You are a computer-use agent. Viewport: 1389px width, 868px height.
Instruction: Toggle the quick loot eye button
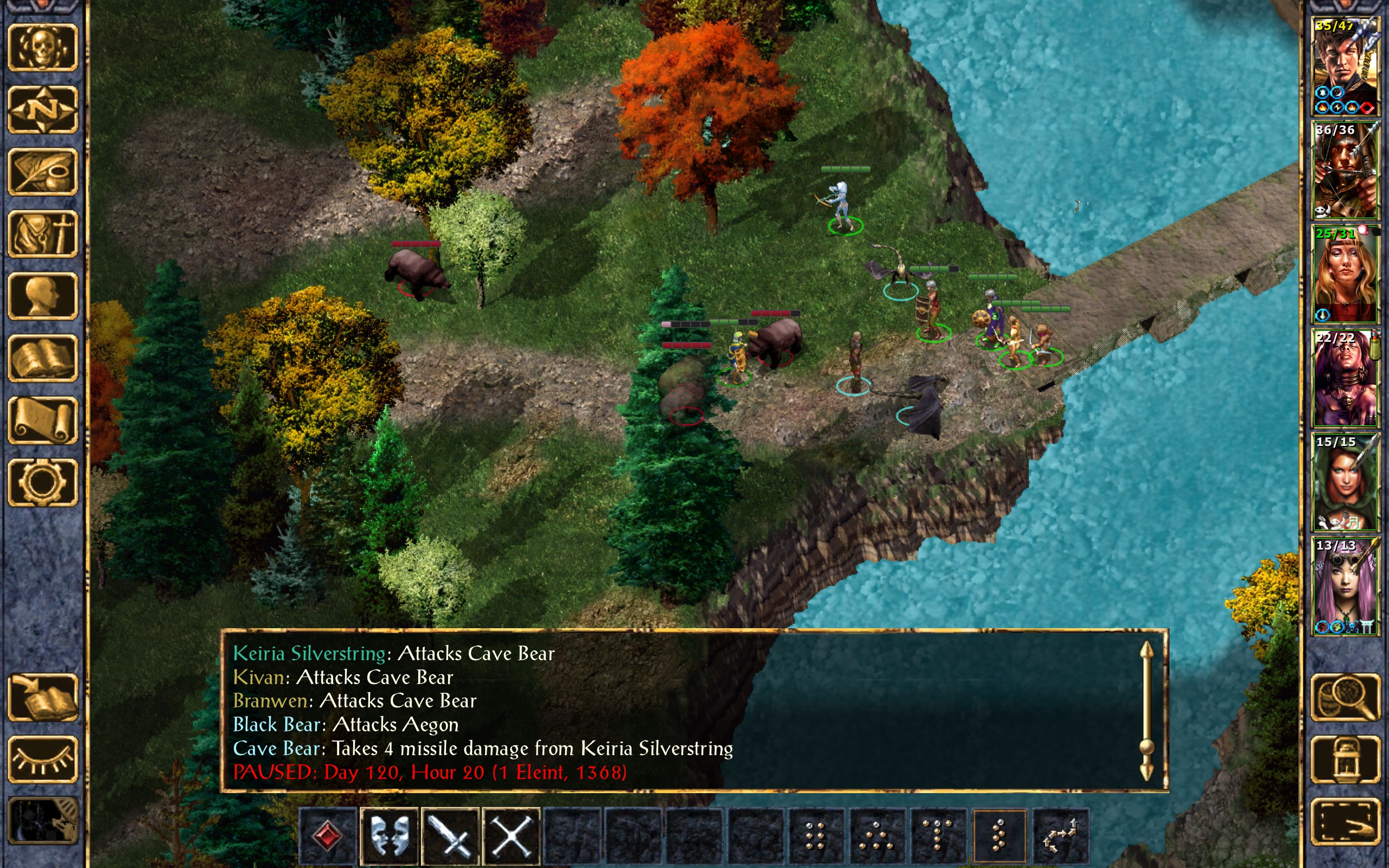tap(42, 759)
